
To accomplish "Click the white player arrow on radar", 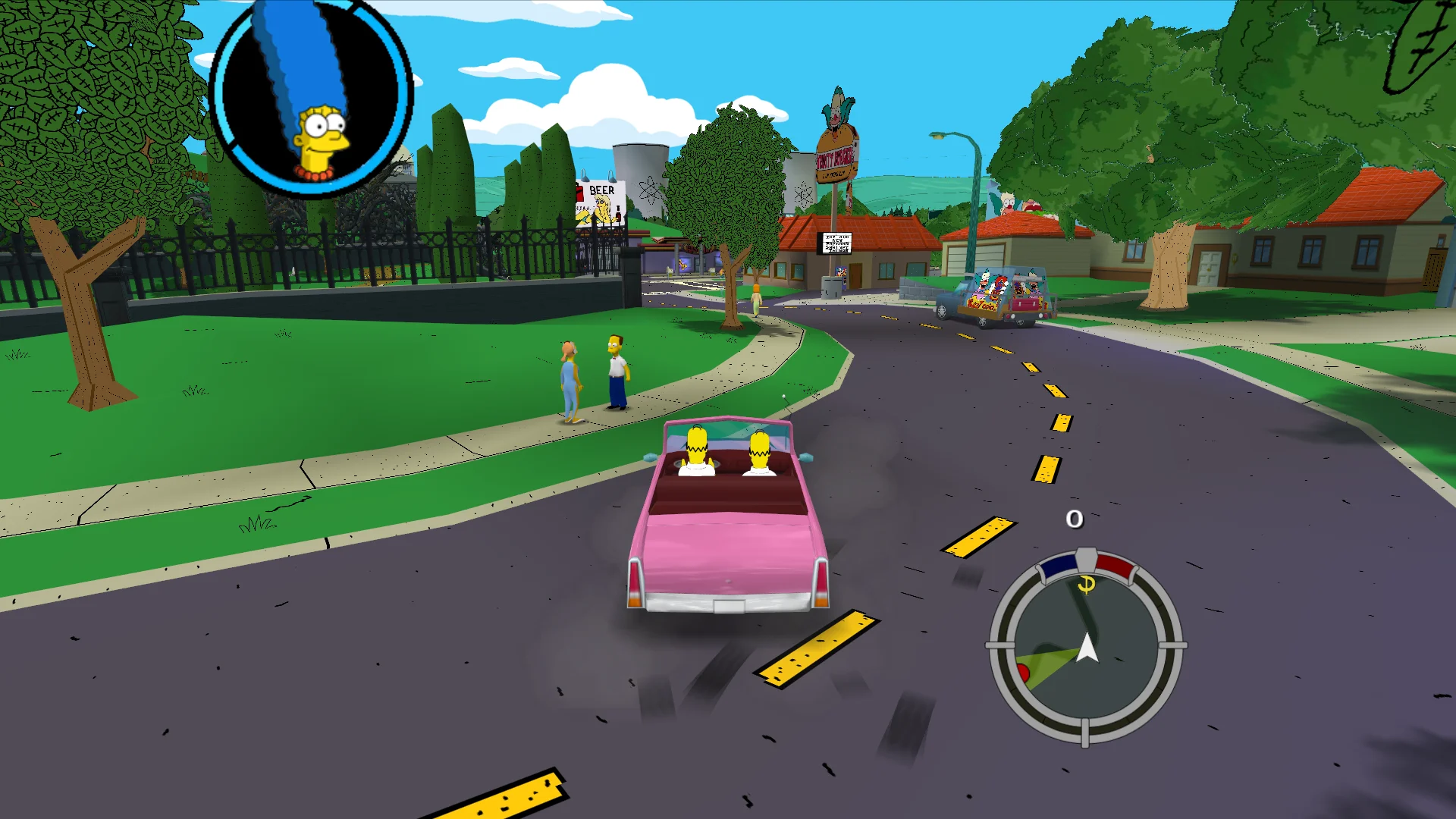I will point(1087,648).
